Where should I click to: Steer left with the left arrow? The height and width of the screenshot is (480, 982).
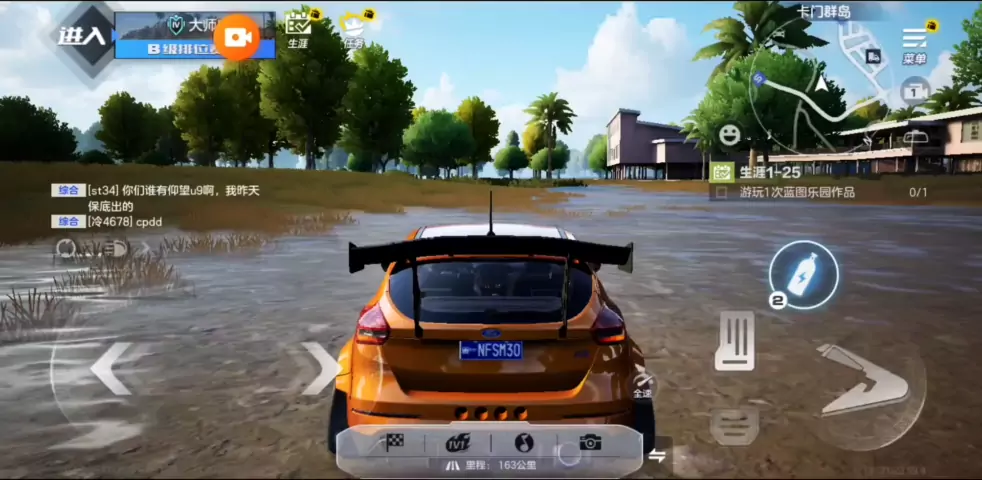pyautogui.click(x=110, y=368)
